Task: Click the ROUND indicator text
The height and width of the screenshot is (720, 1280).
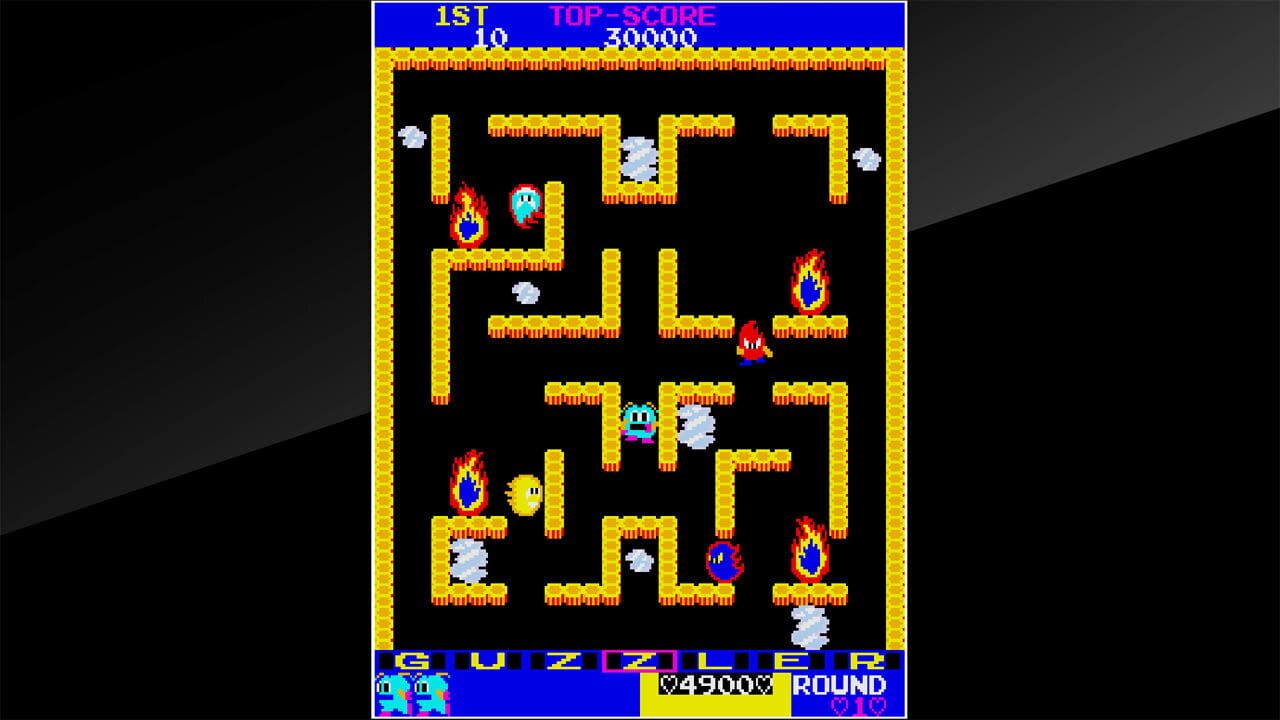Action: (x=840, y=685)
